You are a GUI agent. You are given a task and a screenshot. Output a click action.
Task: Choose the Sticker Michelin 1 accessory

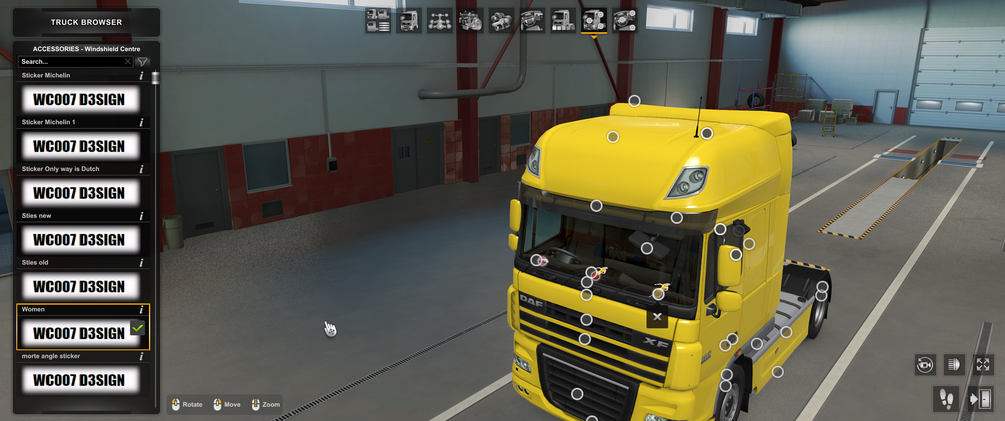click(79, 146)
